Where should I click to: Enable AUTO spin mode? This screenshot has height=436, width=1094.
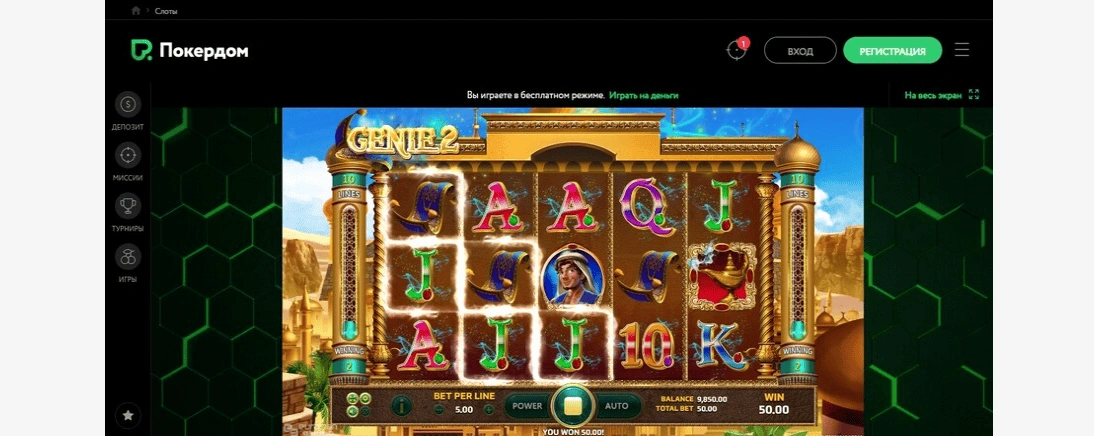(x=617, y=406)
